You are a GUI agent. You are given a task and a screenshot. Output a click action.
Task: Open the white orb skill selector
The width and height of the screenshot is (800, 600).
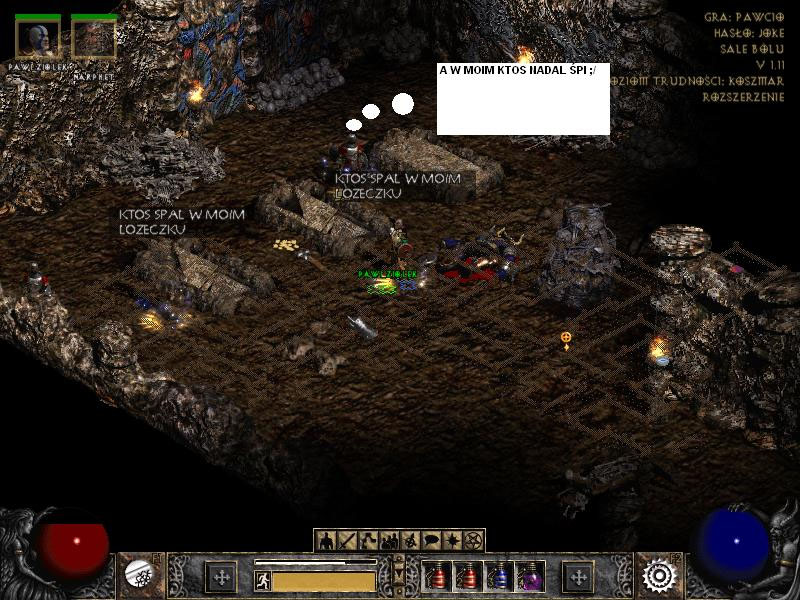138,574
